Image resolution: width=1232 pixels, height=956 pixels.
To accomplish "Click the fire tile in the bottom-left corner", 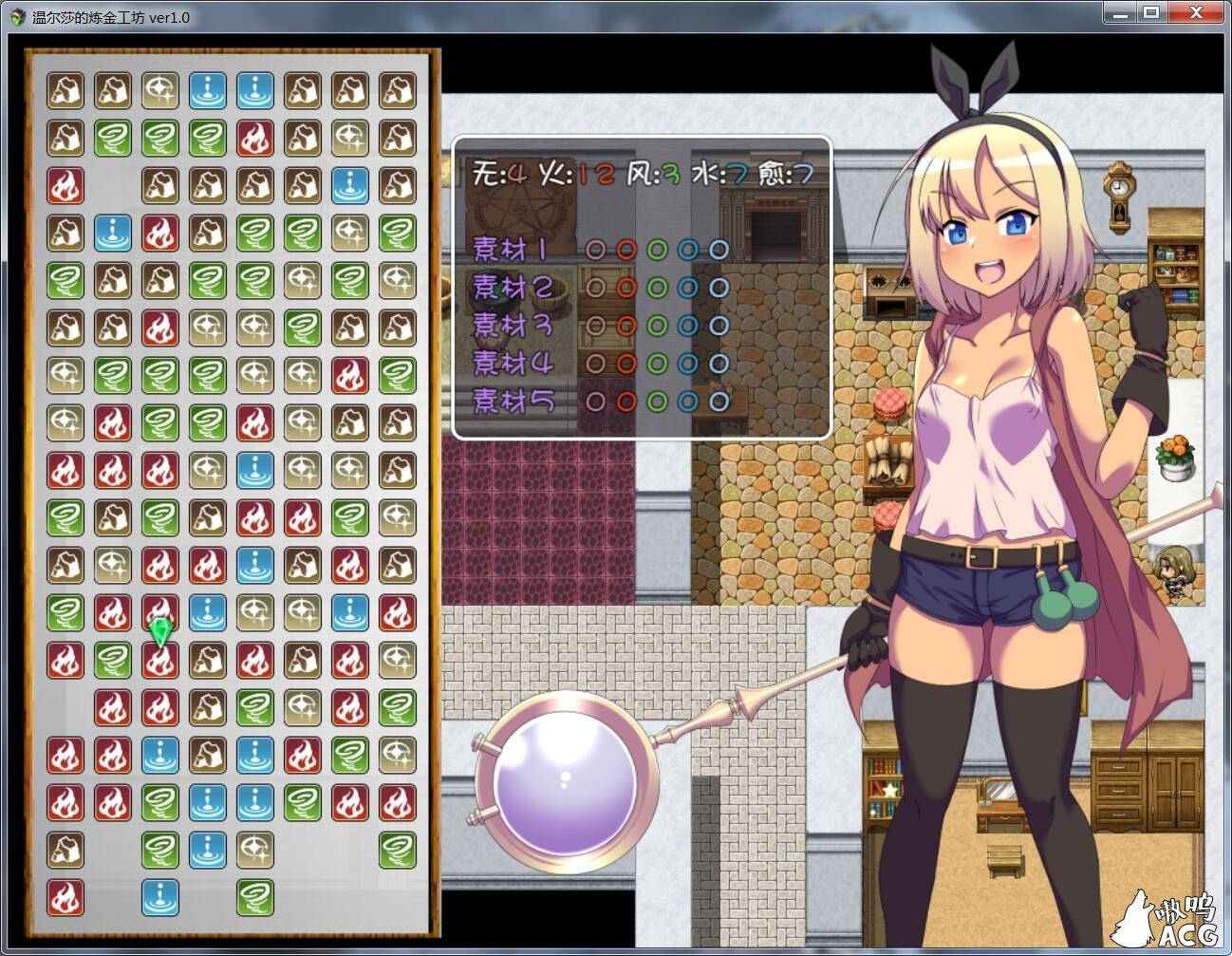I will (65, 897).
